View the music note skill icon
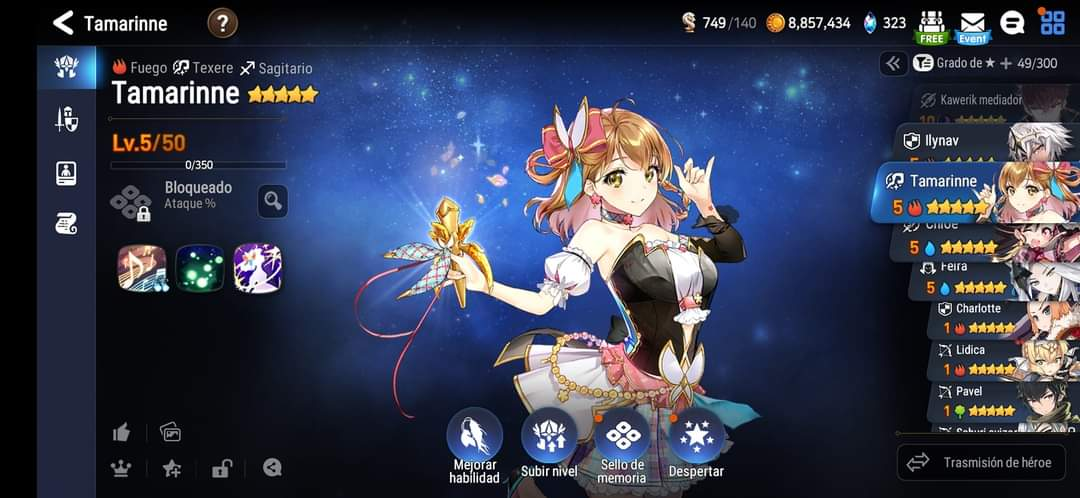 click(x=141, y=268)
